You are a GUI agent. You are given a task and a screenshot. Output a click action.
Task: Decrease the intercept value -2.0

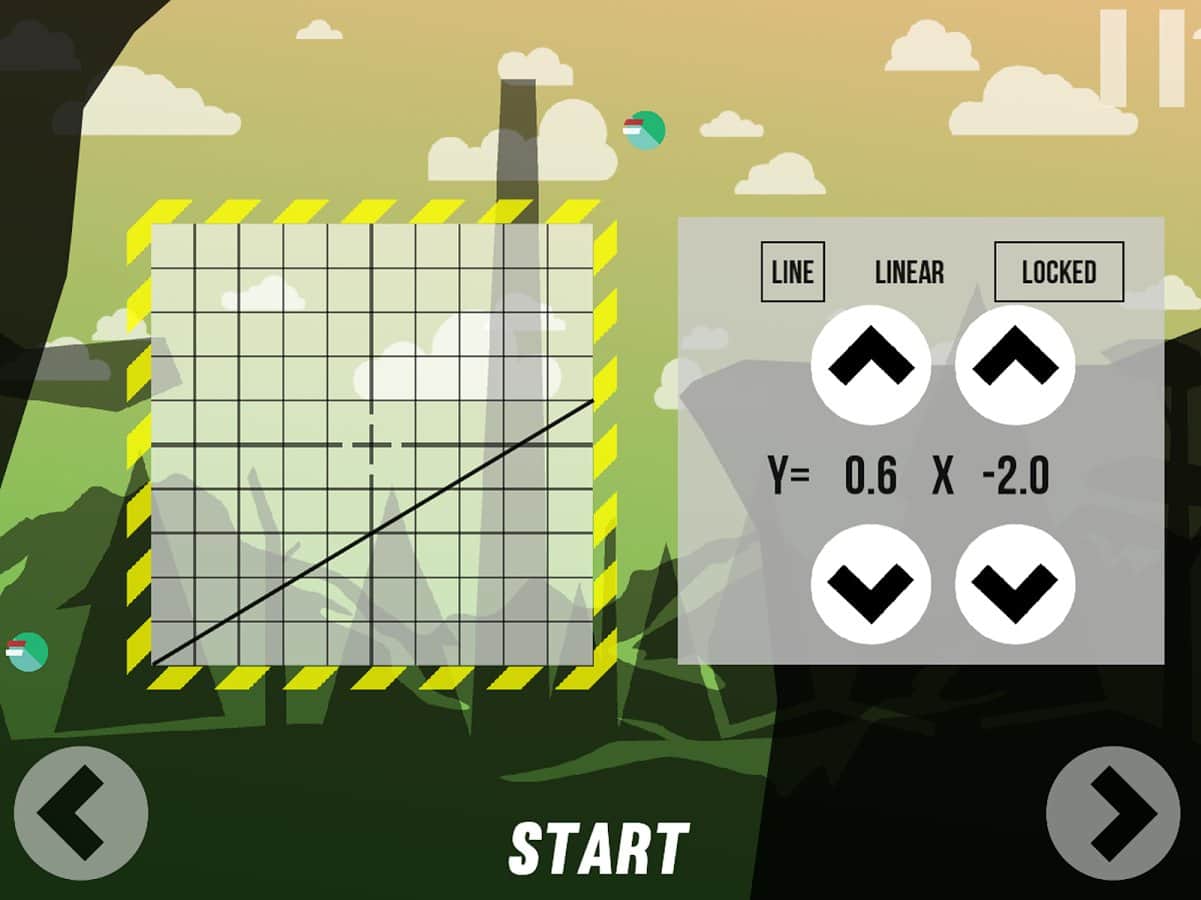coord(1015,584)
